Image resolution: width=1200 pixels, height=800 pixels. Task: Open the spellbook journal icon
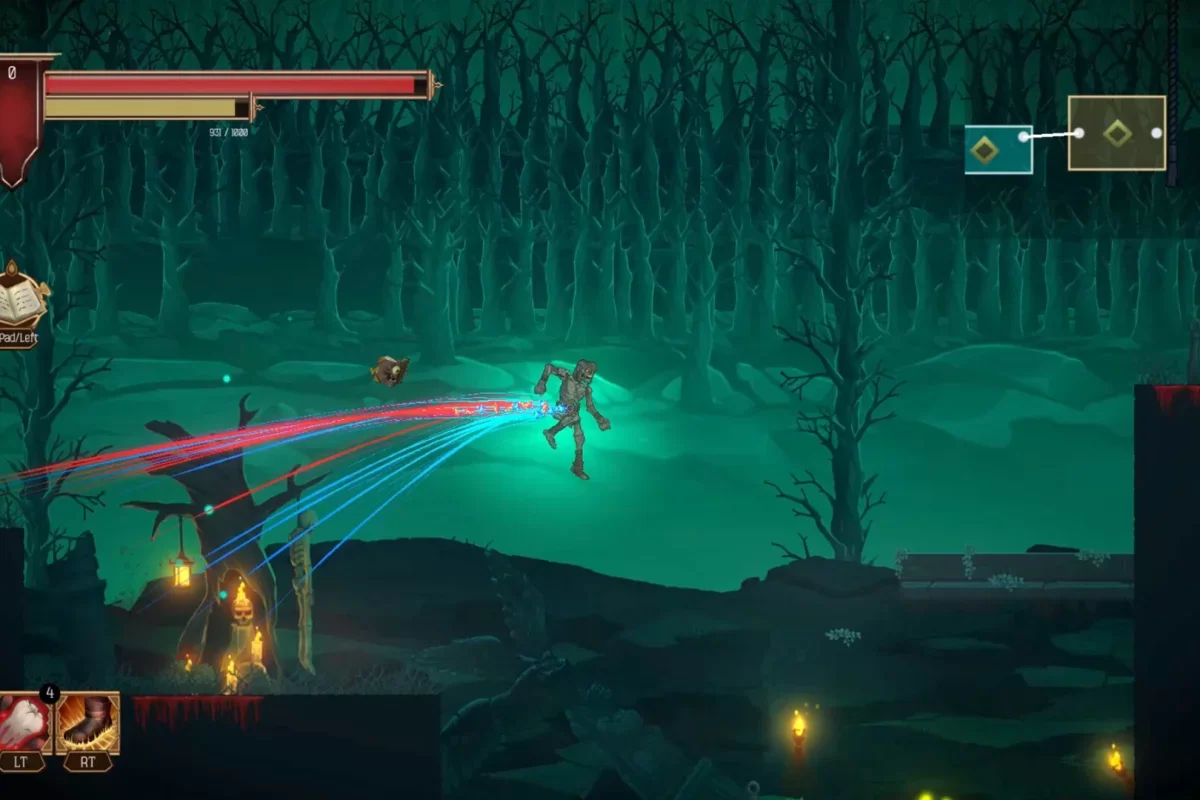click(21, 299)
